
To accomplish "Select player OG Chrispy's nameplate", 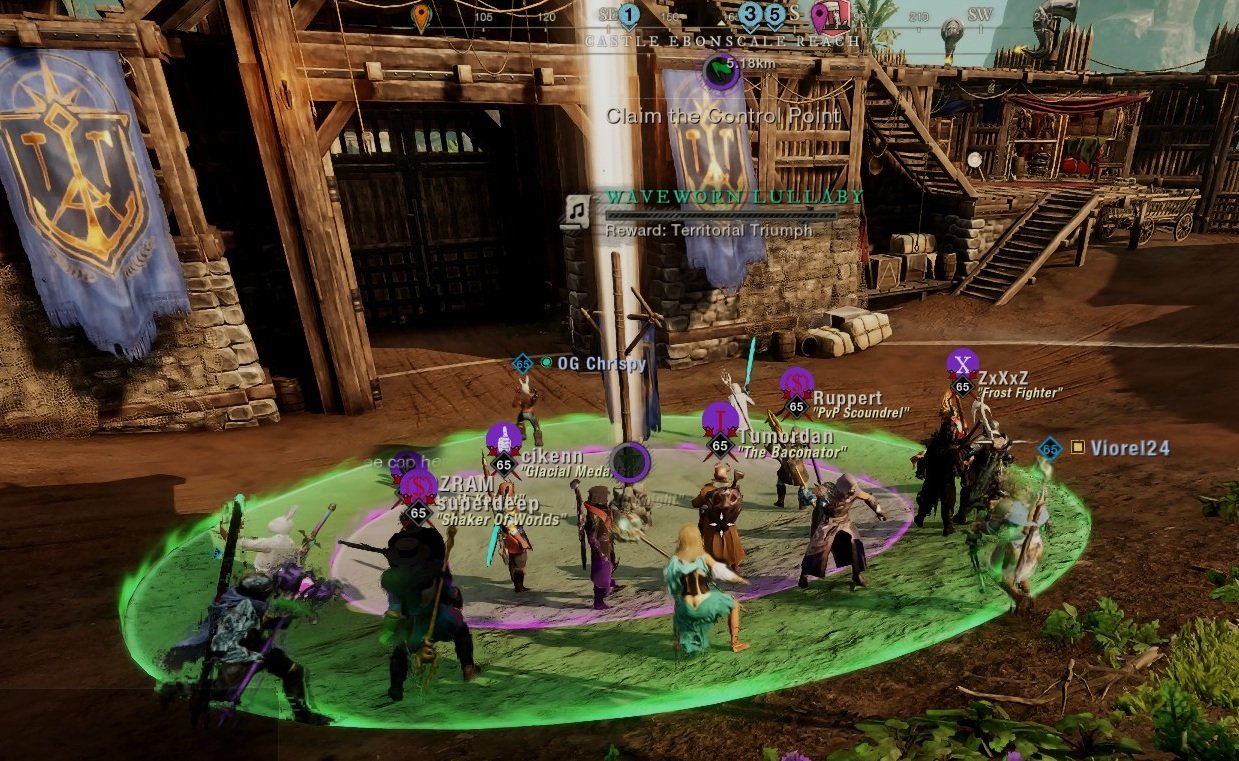I will [601, 363].
